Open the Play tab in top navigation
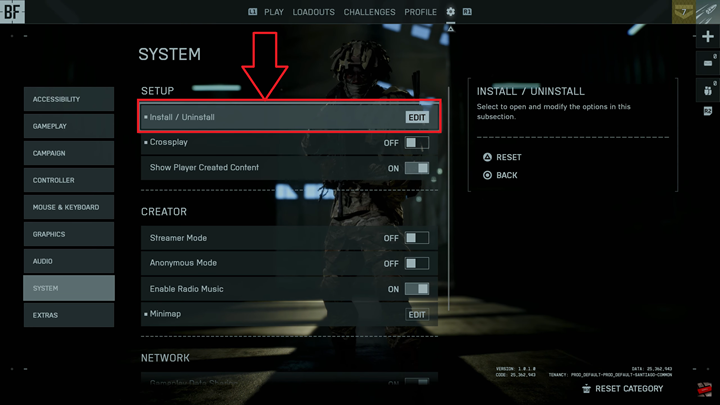 (x=274, y=12)
